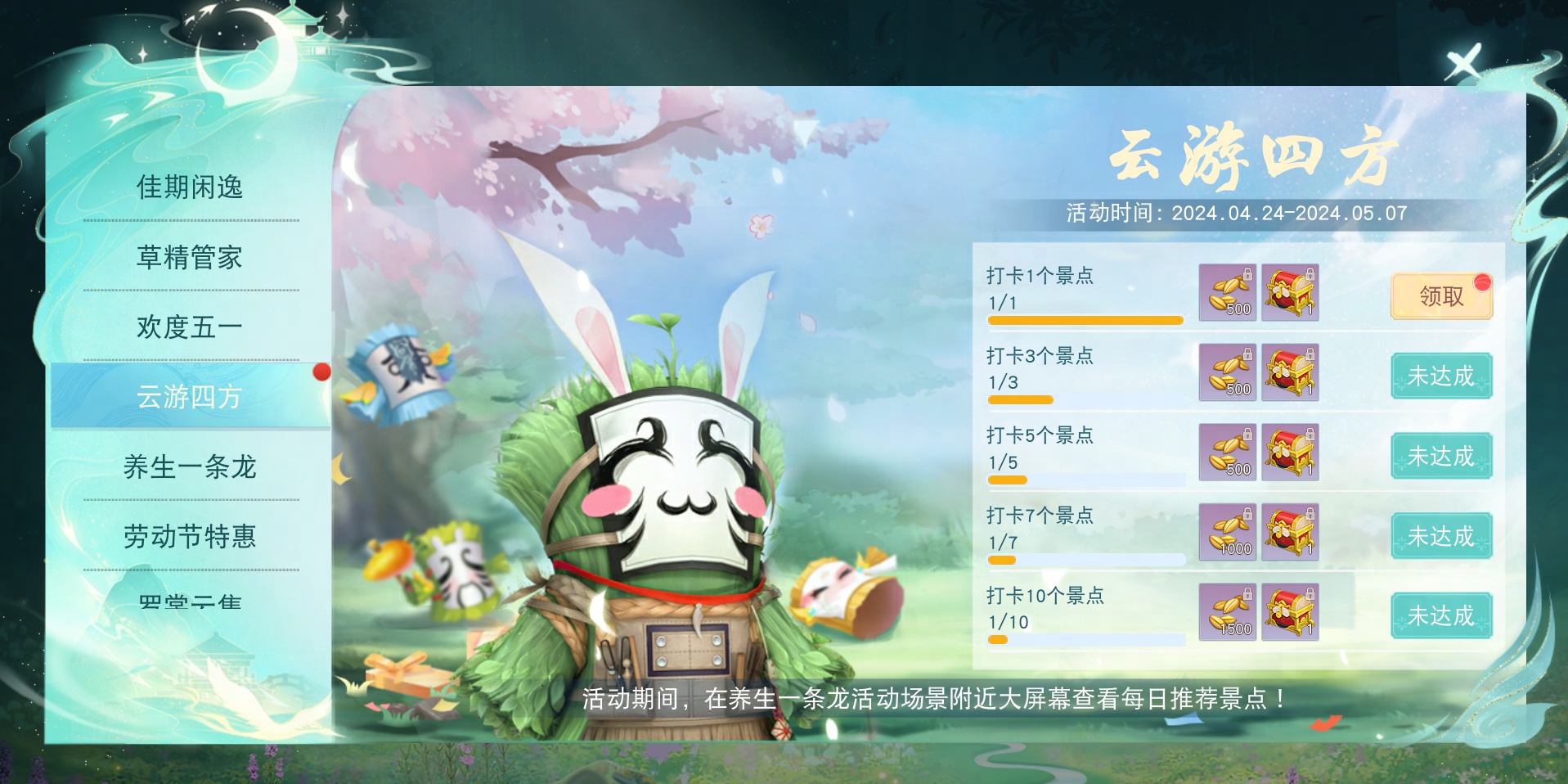Viewport: 1568px width, 784px height.
Task: Click the 未达成 button for 打卡3个景点
Action: 1440,376
